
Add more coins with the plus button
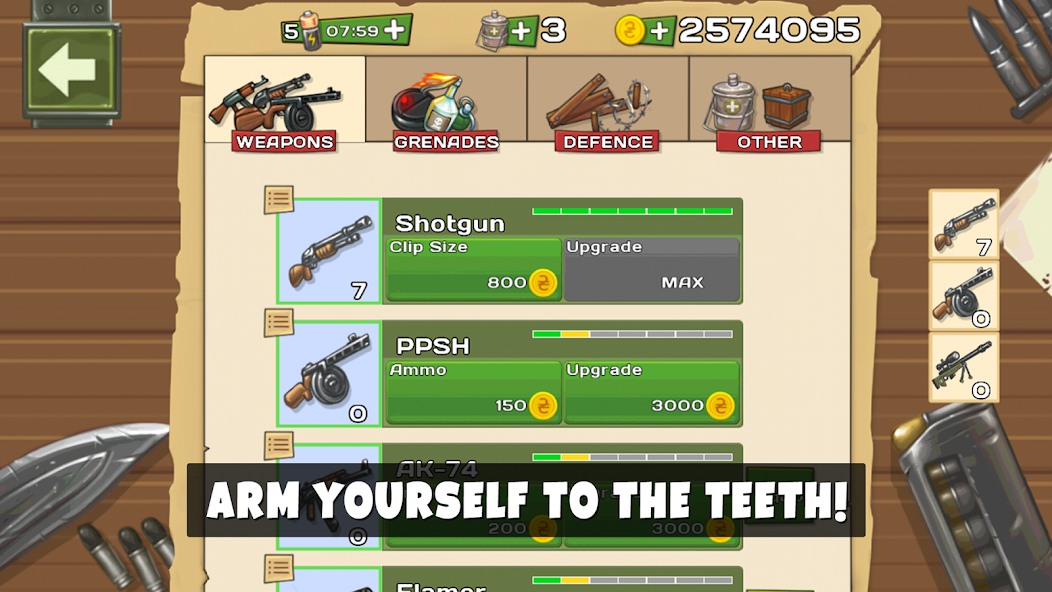click(x=658, y=31)
